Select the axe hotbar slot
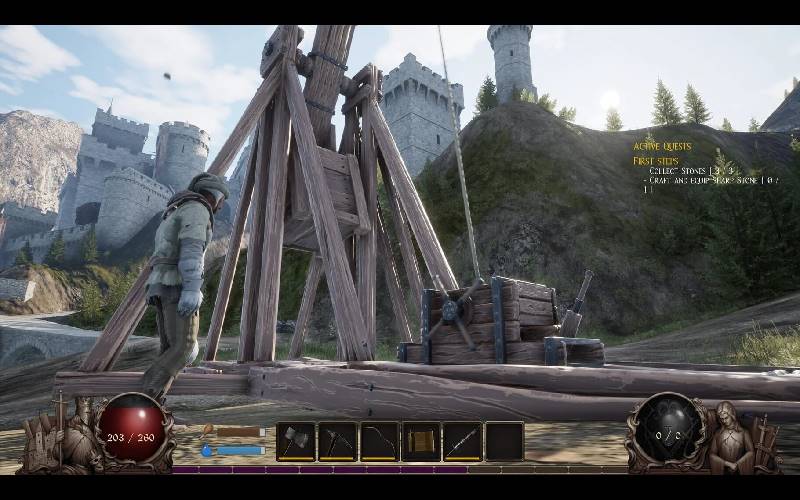This screenshot has width=800, height=500. click(x=296, y=441)
